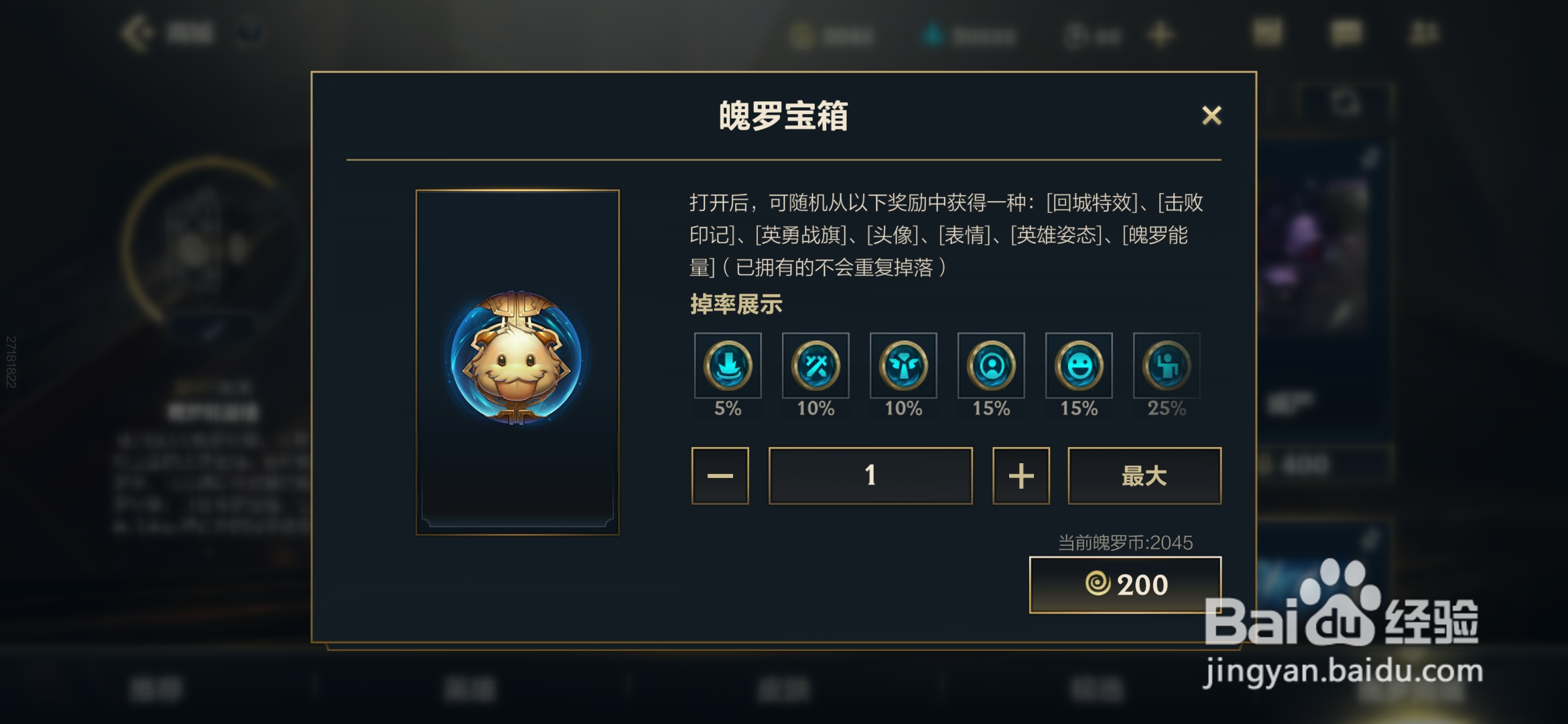Close the 魄罗宝箱 dialog
The width and height of the screenshot is (1568, 724).
(1212, 115)
